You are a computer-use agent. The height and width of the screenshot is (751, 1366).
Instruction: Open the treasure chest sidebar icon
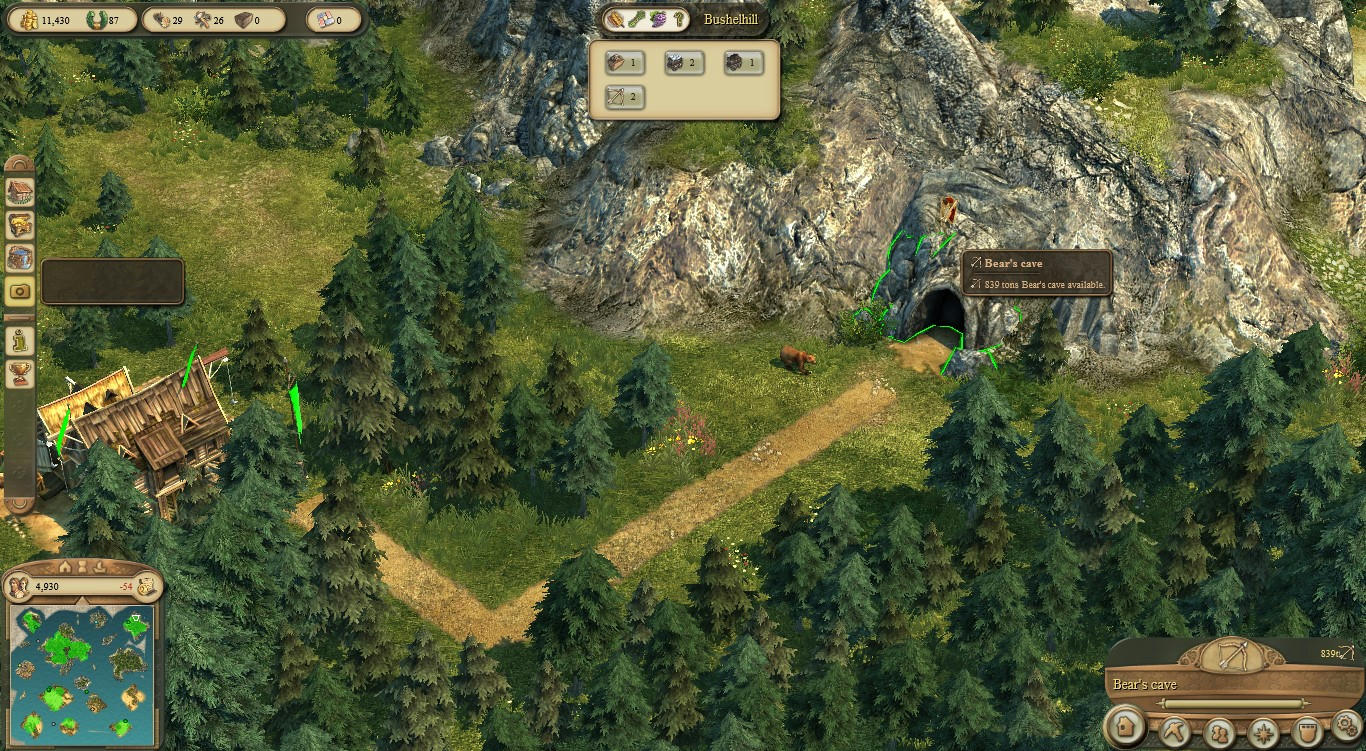[x=20, y=225]
